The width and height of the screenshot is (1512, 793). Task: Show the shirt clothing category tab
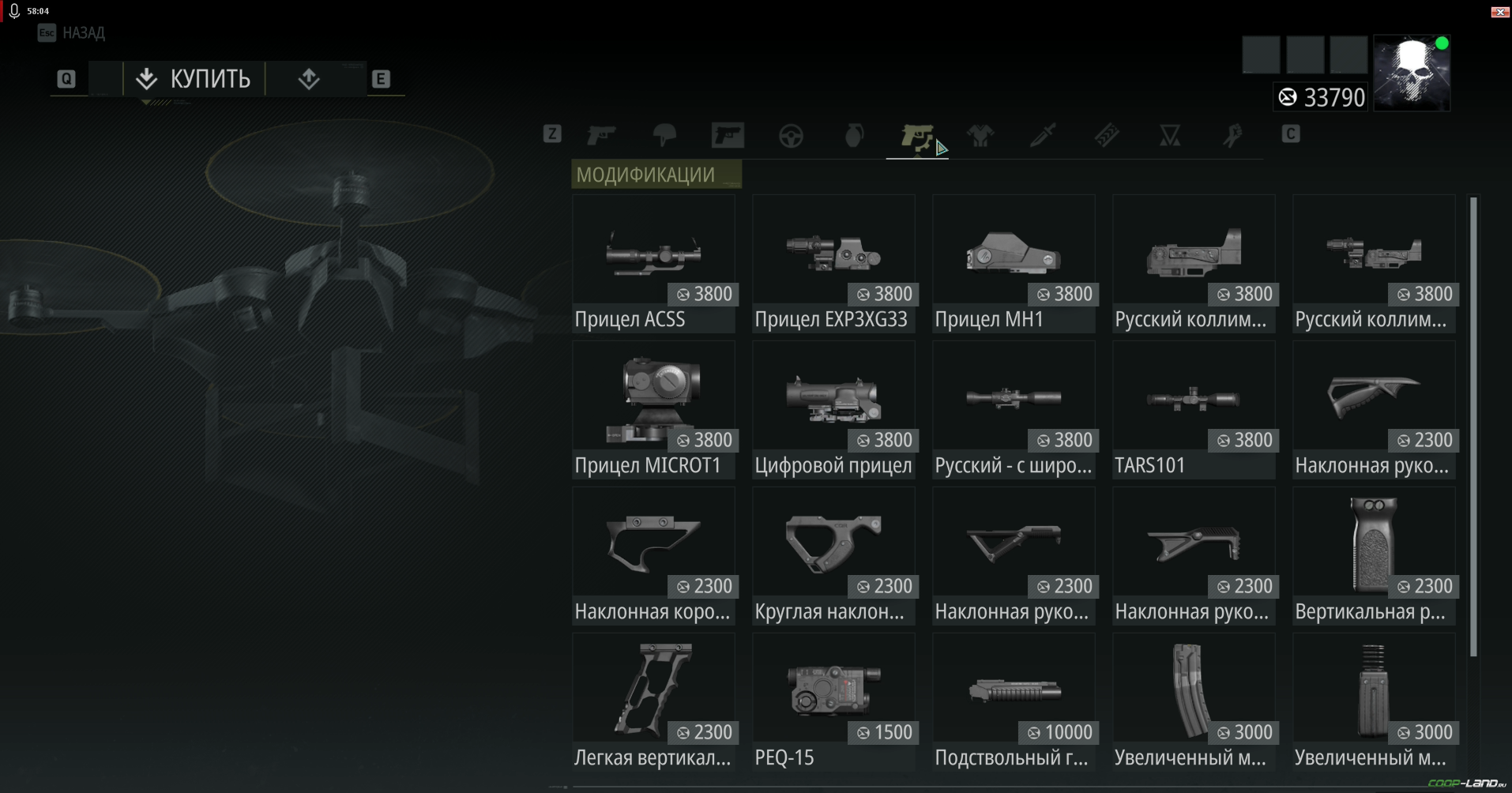click(980, 136)
